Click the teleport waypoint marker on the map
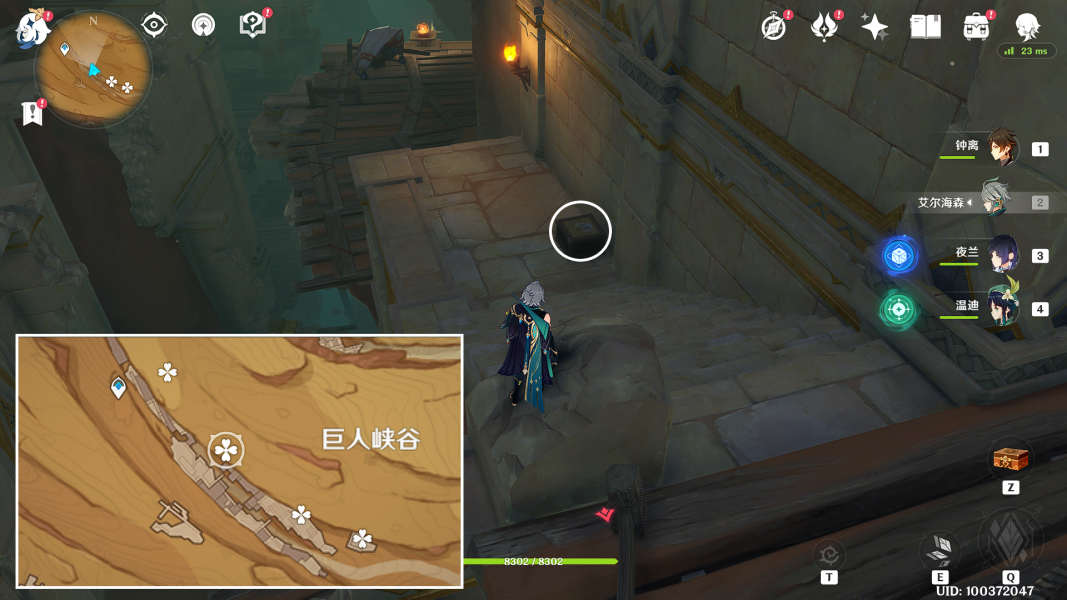This screenshot has width=1067, height=600. (119, 387)
